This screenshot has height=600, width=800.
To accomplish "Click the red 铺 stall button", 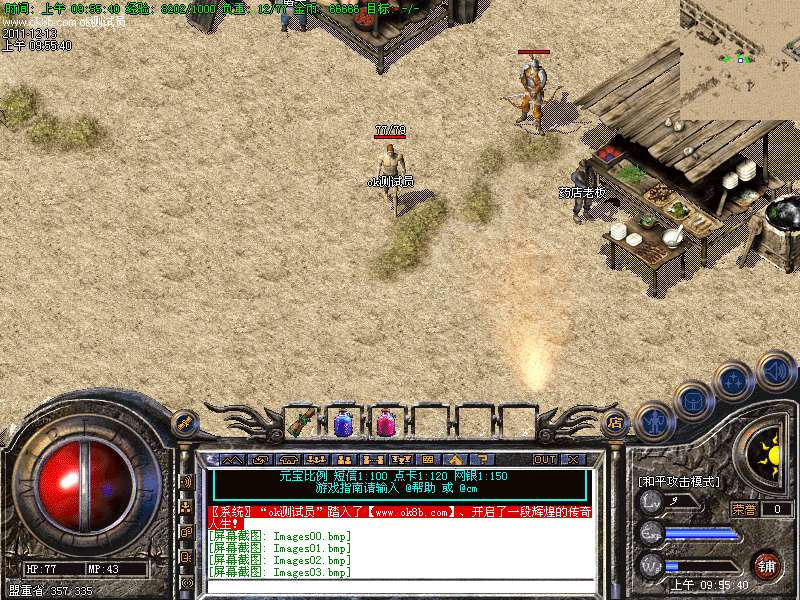I will pyautogui.click(x=766, y=564).
